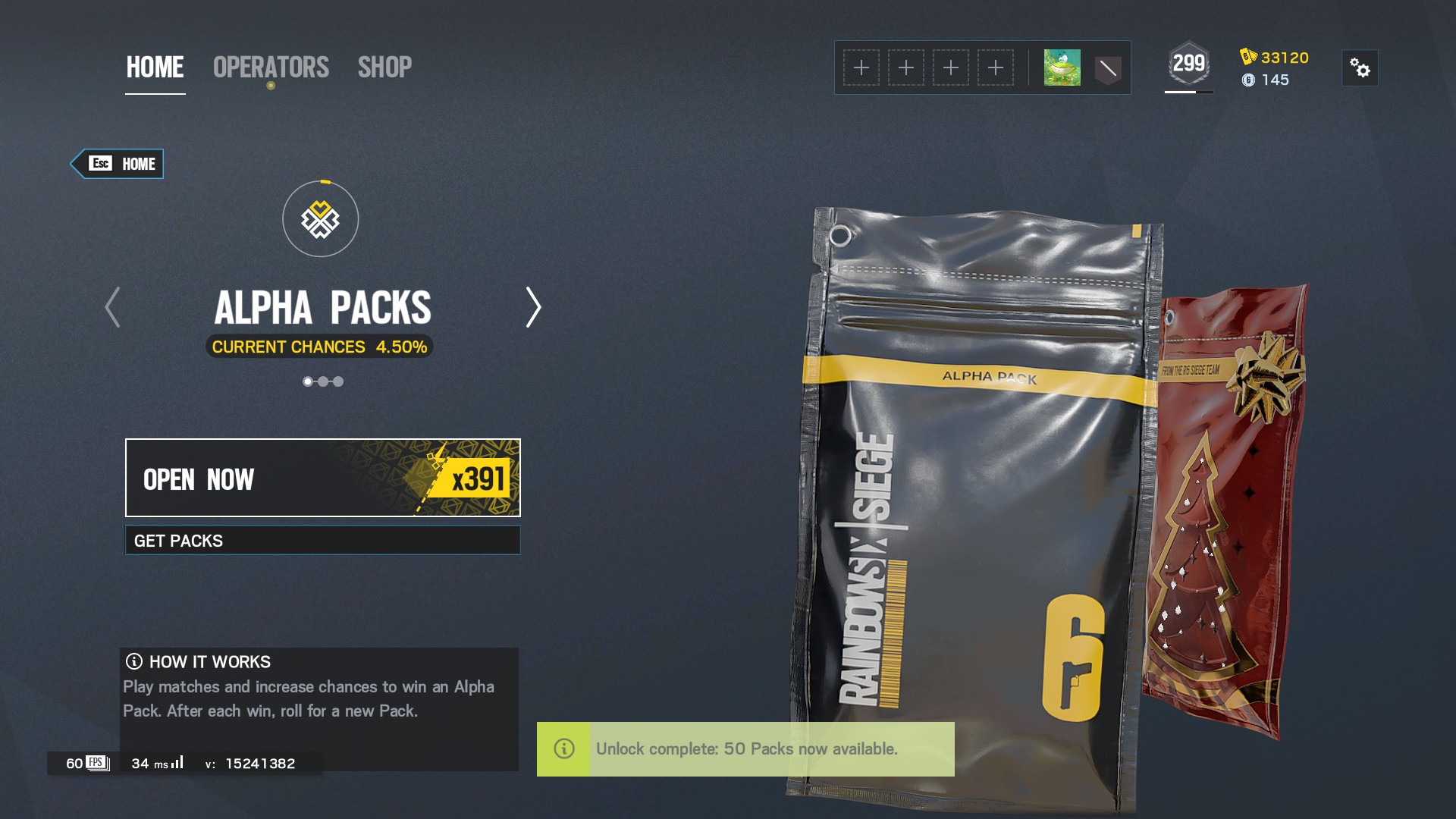Advance to the next pack with the right arrow
1456x819 pixels.
(x=532, y=308)
